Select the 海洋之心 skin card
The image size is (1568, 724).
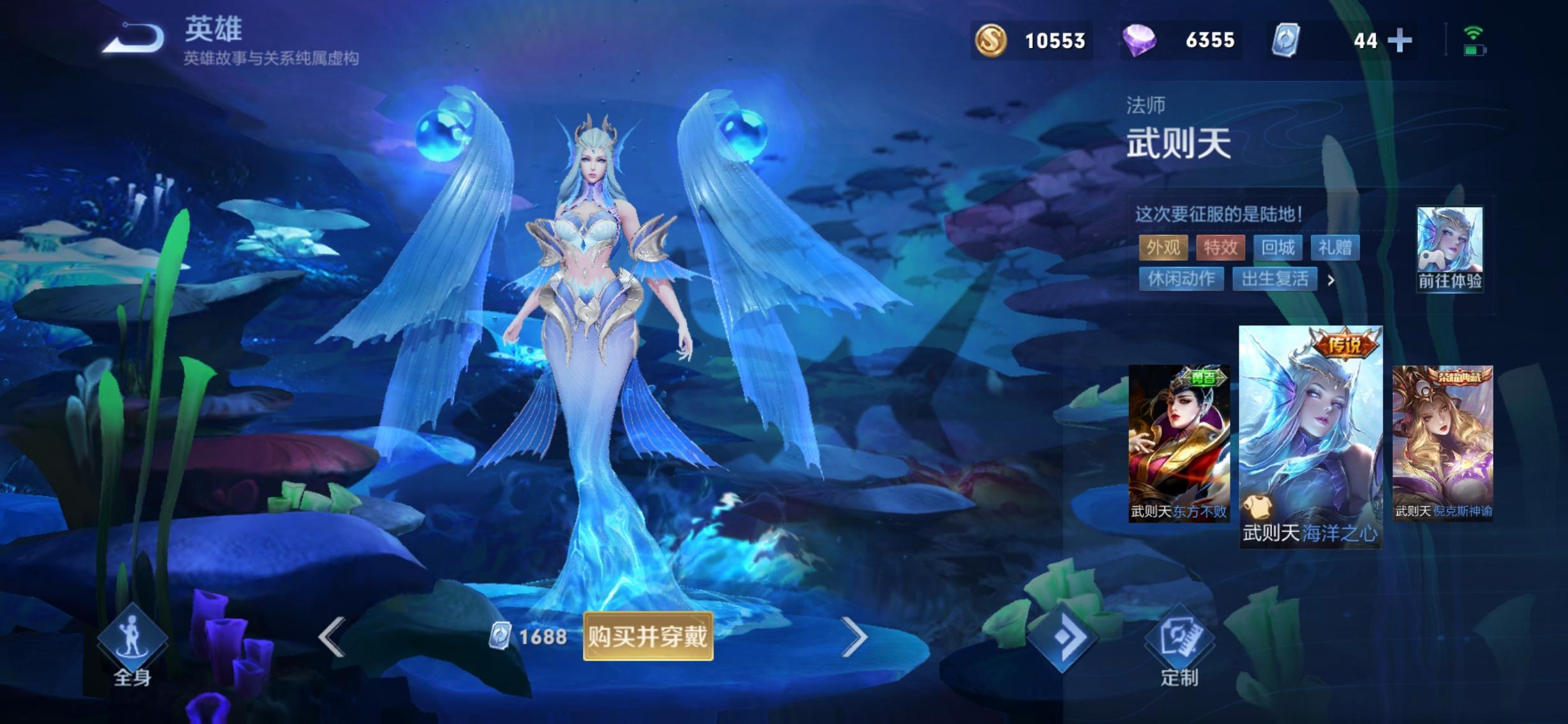[x=1310, y=437]
